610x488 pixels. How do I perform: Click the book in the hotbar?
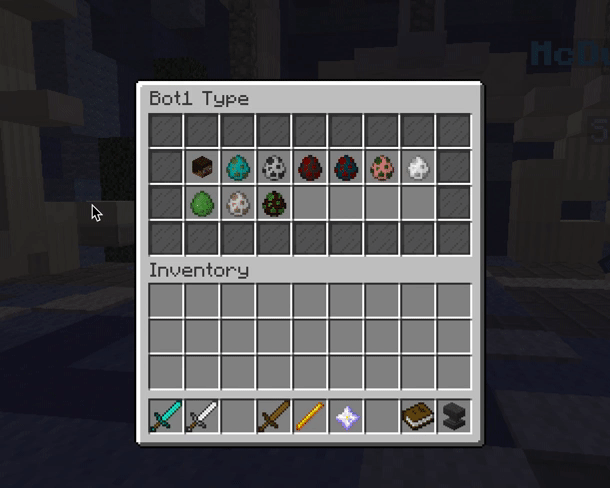click(418, 416)
